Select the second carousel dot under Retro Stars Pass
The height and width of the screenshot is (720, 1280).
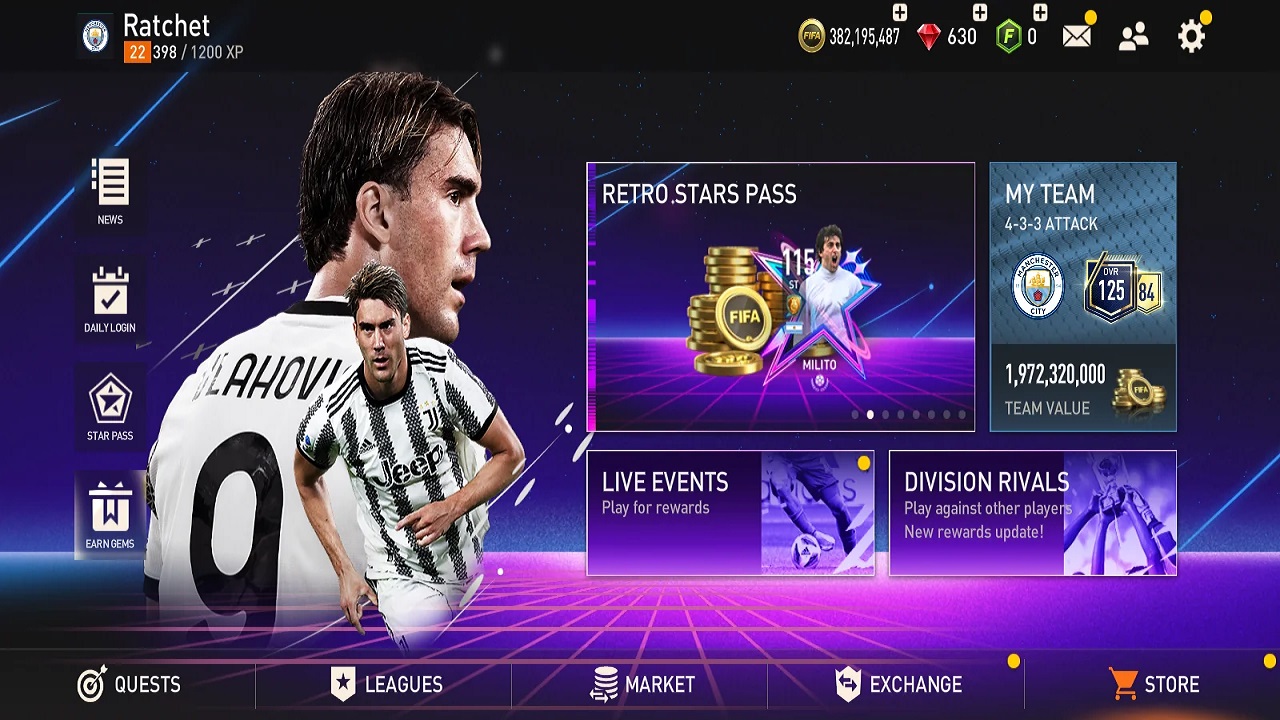(870, 414)
